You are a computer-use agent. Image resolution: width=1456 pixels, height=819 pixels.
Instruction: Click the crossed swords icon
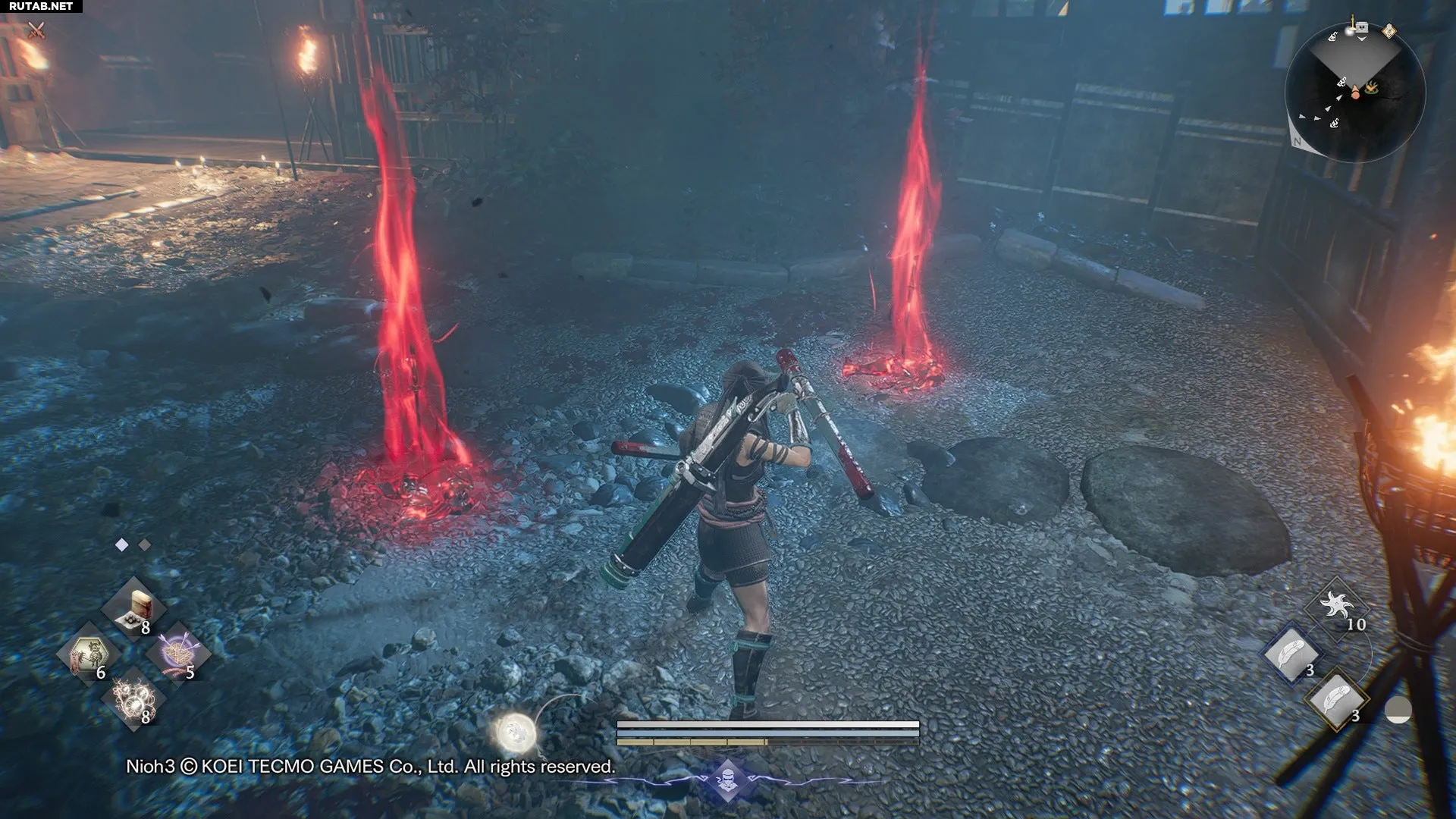36,30
